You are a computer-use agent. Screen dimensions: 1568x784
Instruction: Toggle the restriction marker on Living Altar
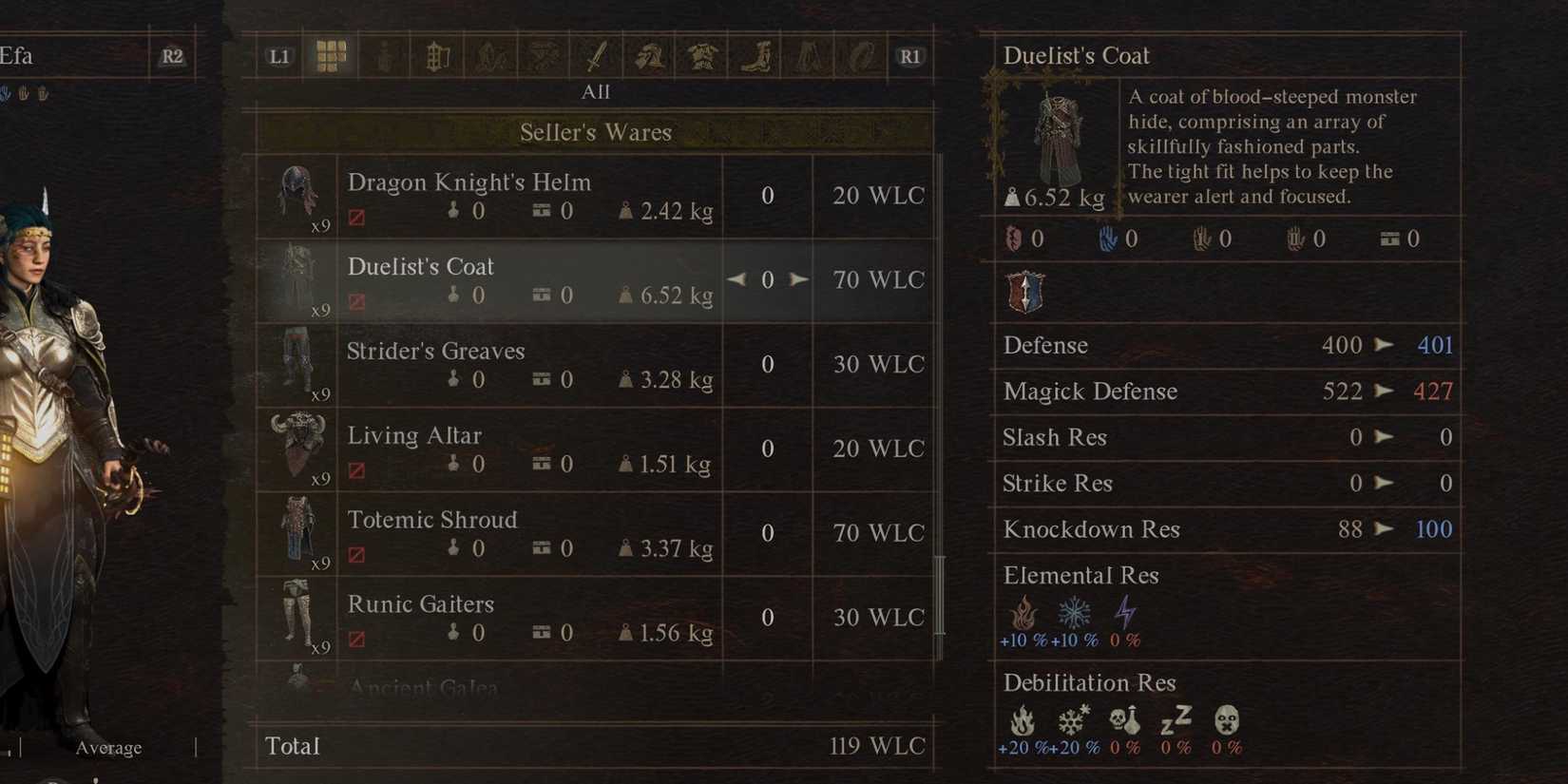tap(356, 469)
